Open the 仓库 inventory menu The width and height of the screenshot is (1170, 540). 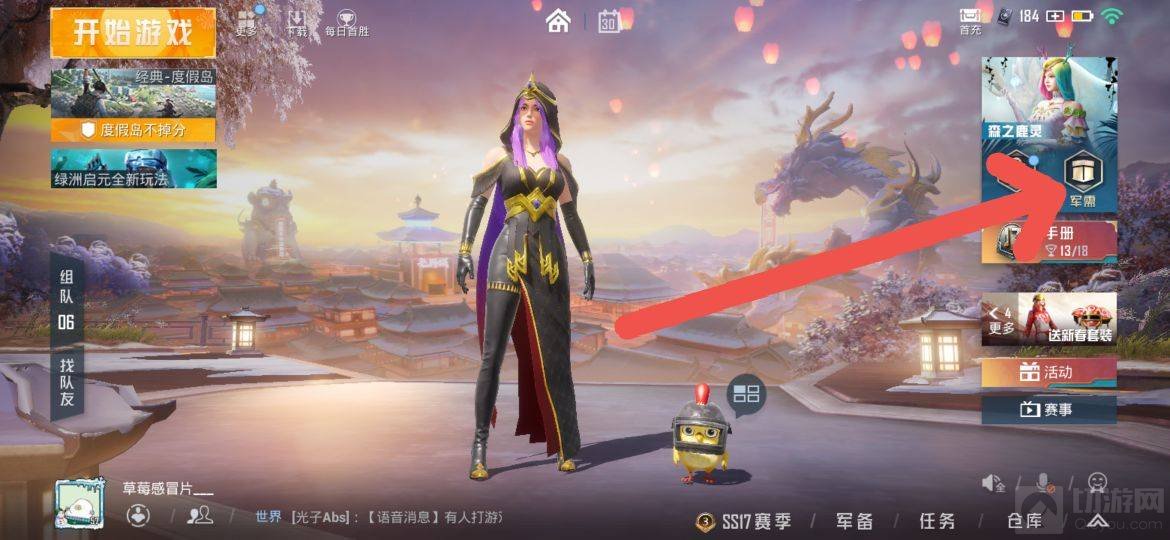pos(1024,521)
